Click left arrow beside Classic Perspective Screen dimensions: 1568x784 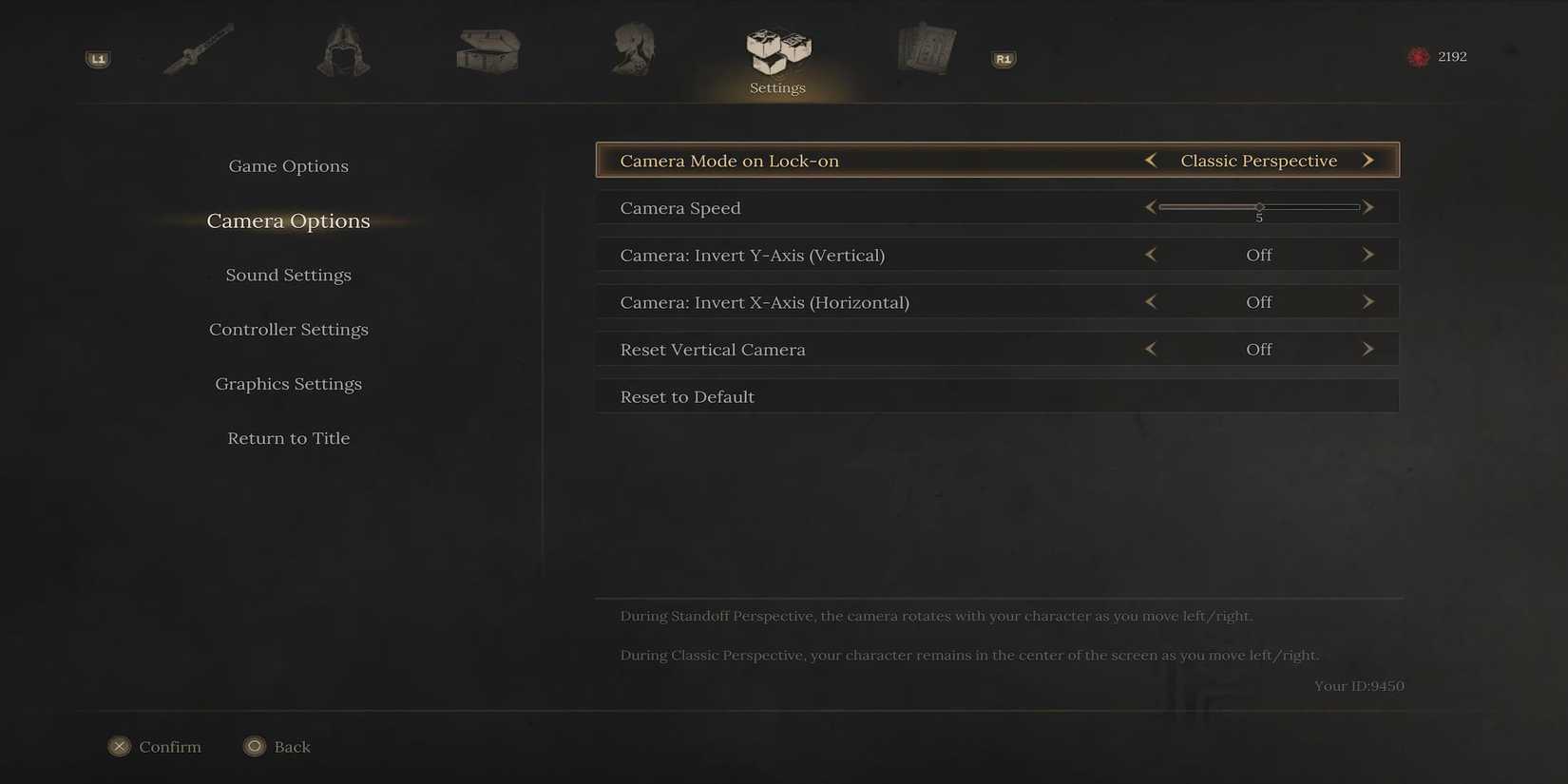1150,160
